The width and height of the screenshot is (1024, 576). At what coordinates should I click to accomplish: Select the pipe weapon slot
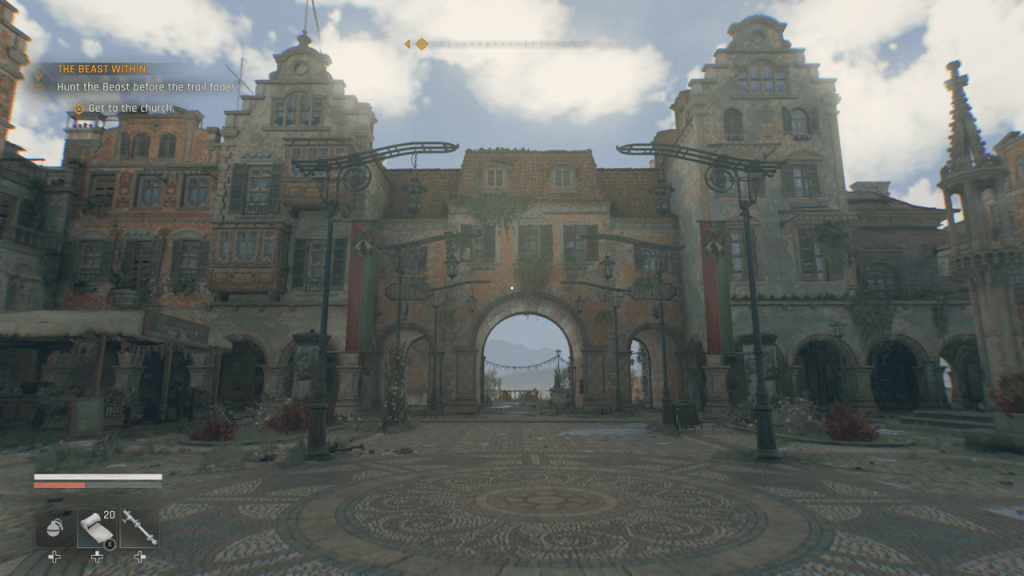pyautogui.click(x=139, y=528)
